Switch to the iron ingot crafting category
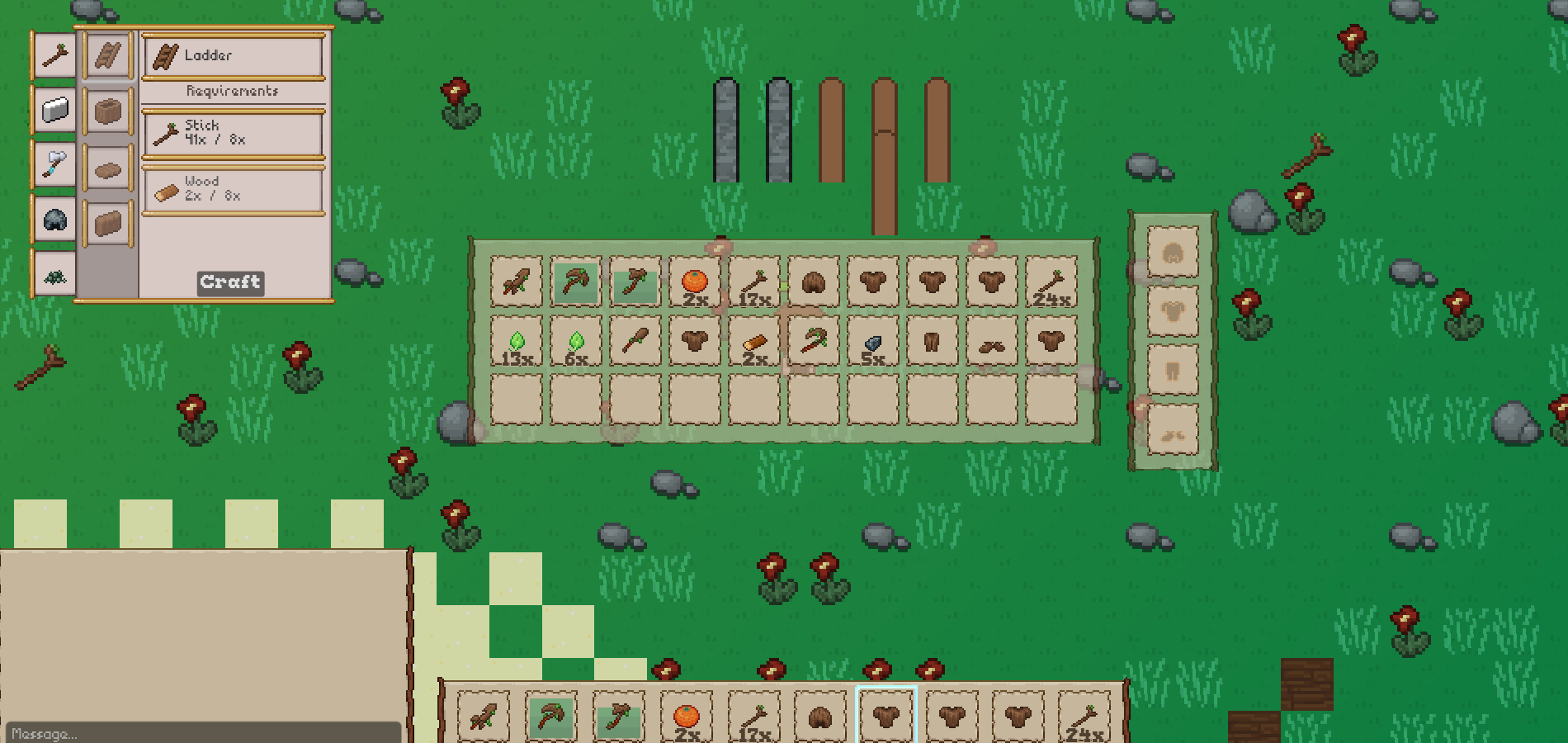 55,111
